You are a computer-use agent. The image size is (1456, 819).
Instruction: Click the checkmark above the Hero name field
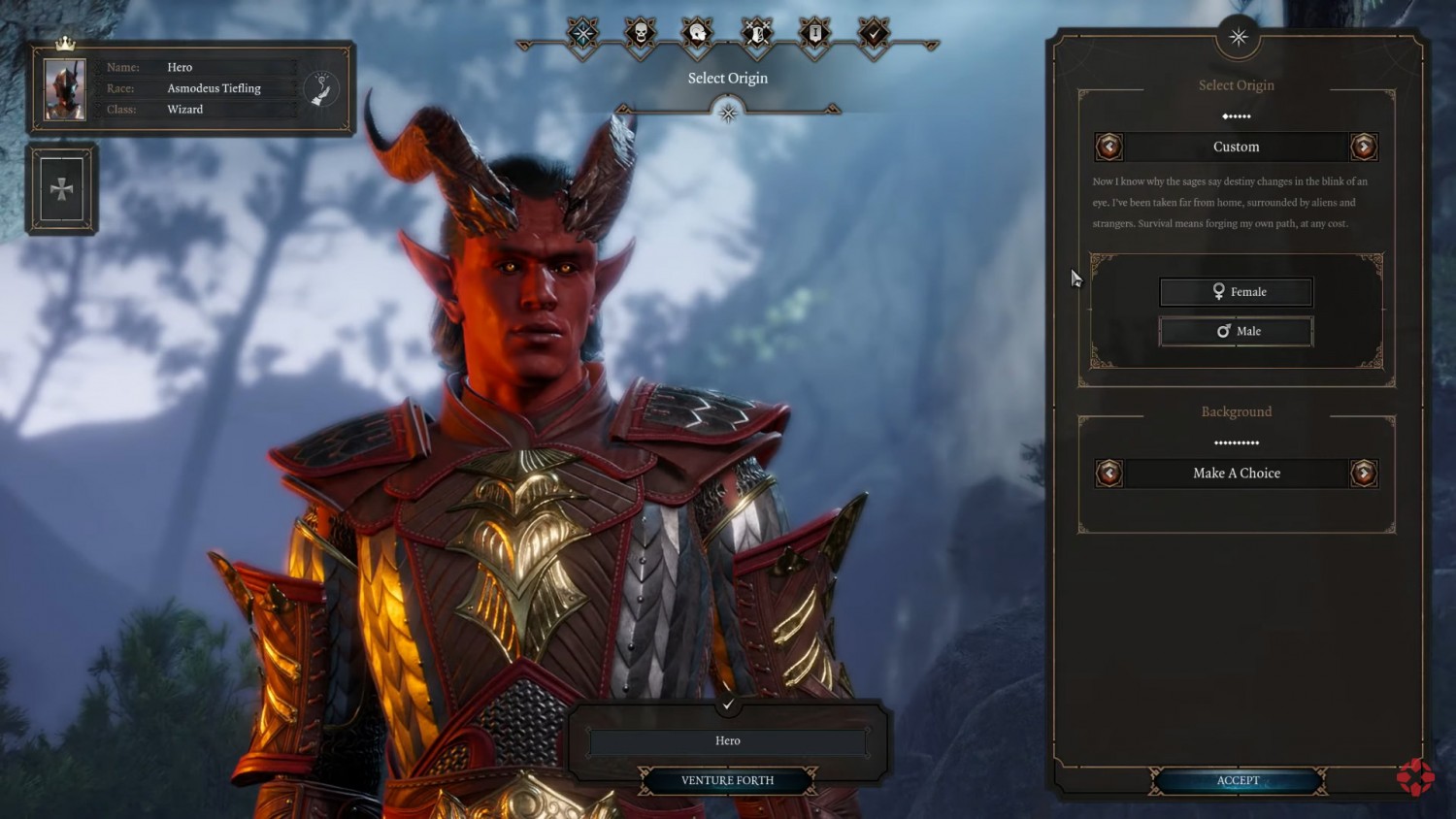pyautogui.click(x=727, y=705)
